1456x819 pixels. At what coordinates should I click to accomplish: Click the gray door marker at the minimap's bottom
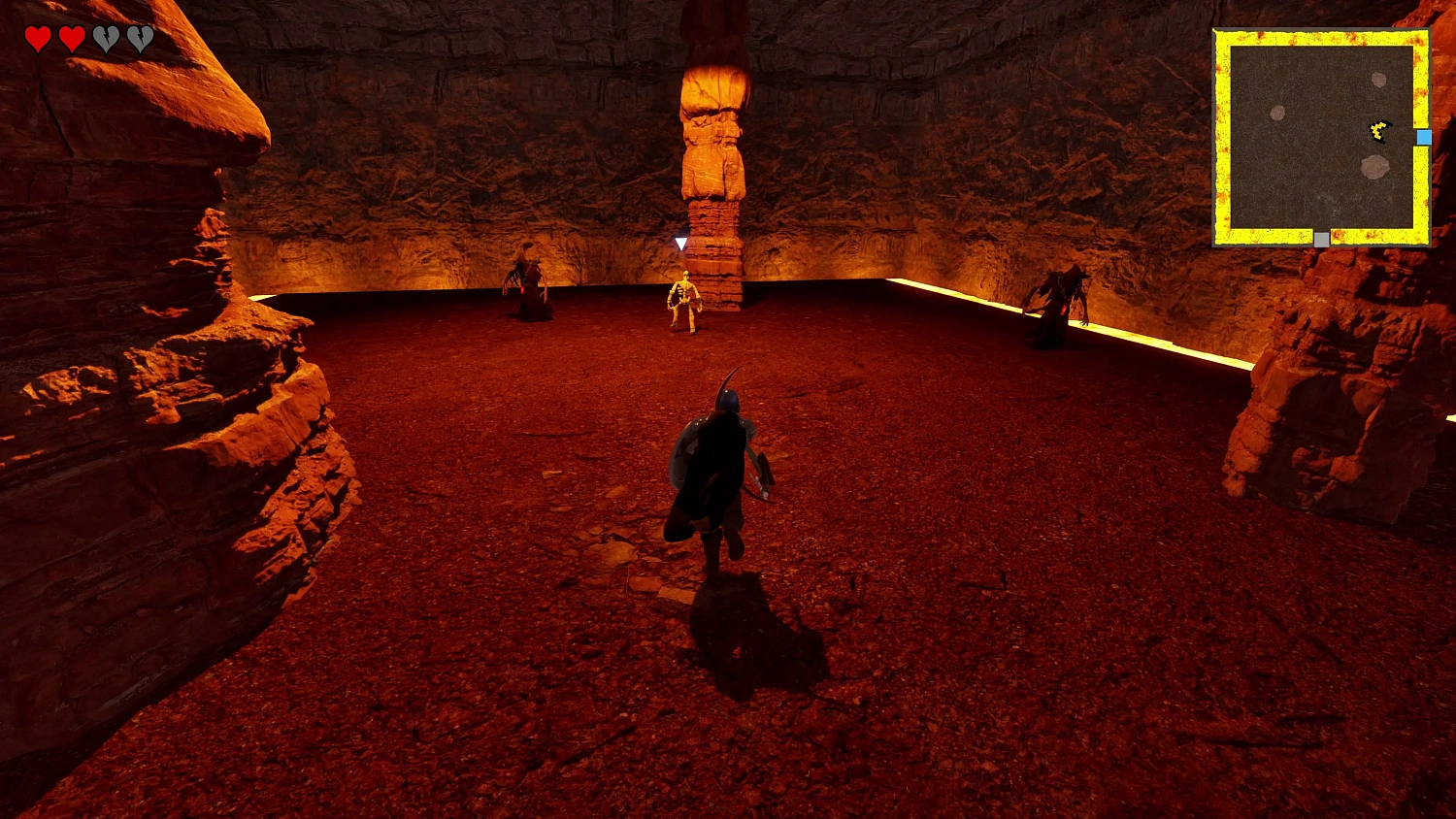(x=1320, y=239)
